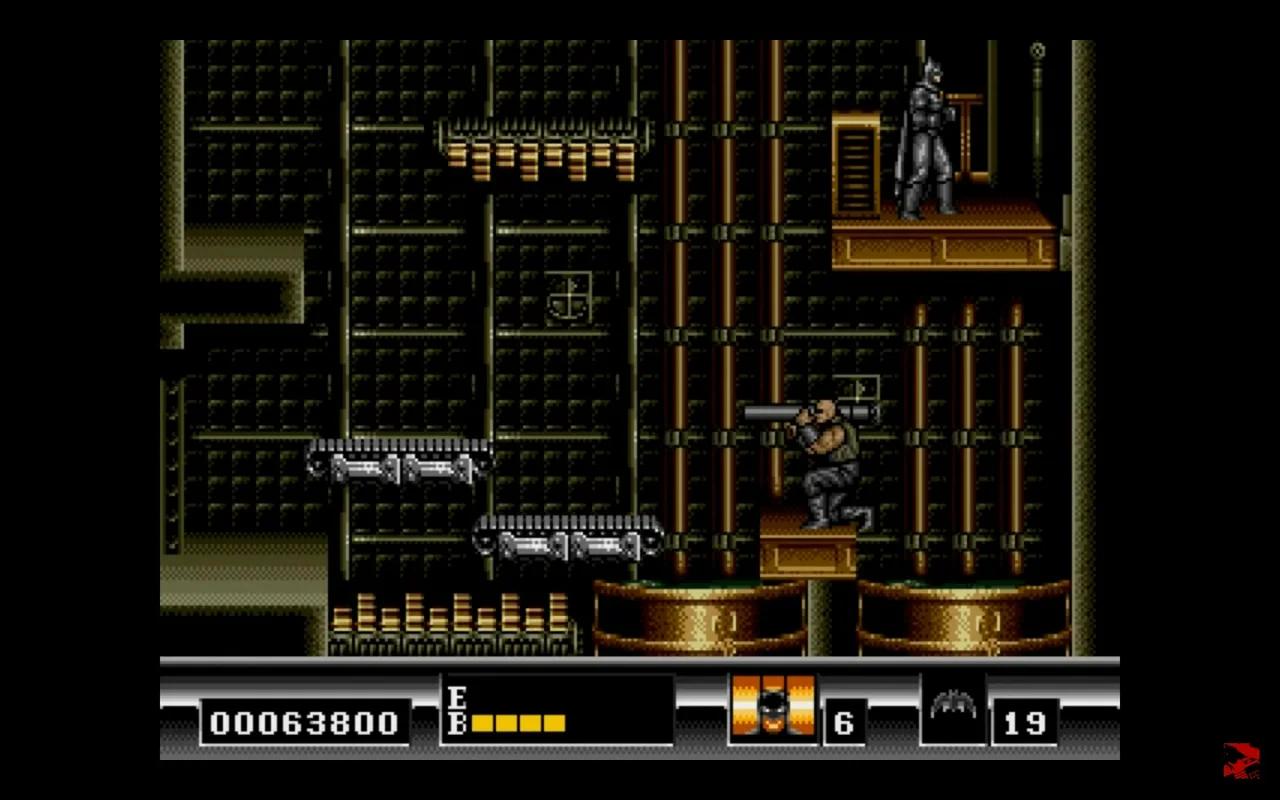
Task: Toggle the first yellow energy segment
Action: tap(484, 722)
